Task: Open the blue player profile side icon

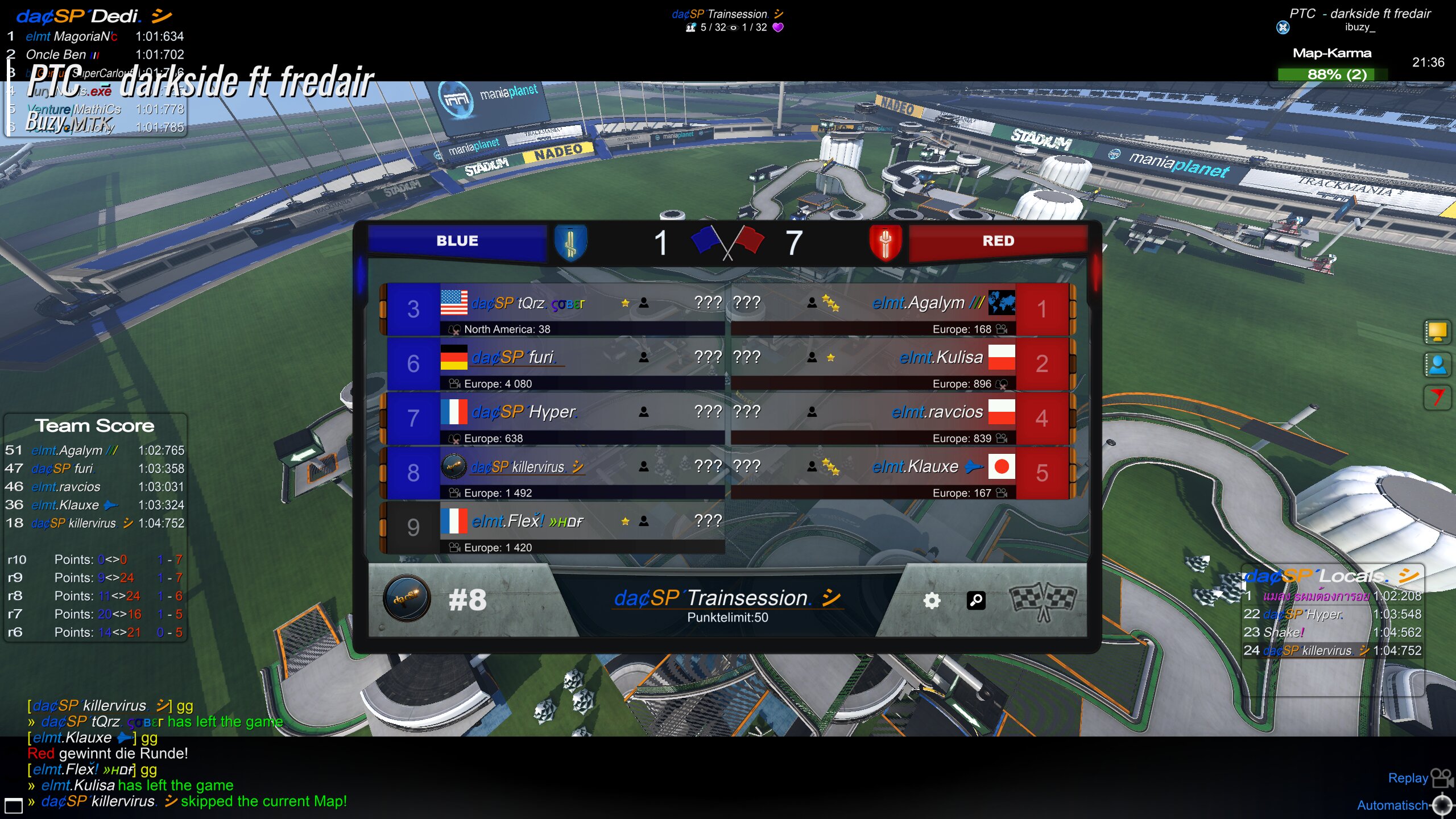Action: (x=1437, y=365)
